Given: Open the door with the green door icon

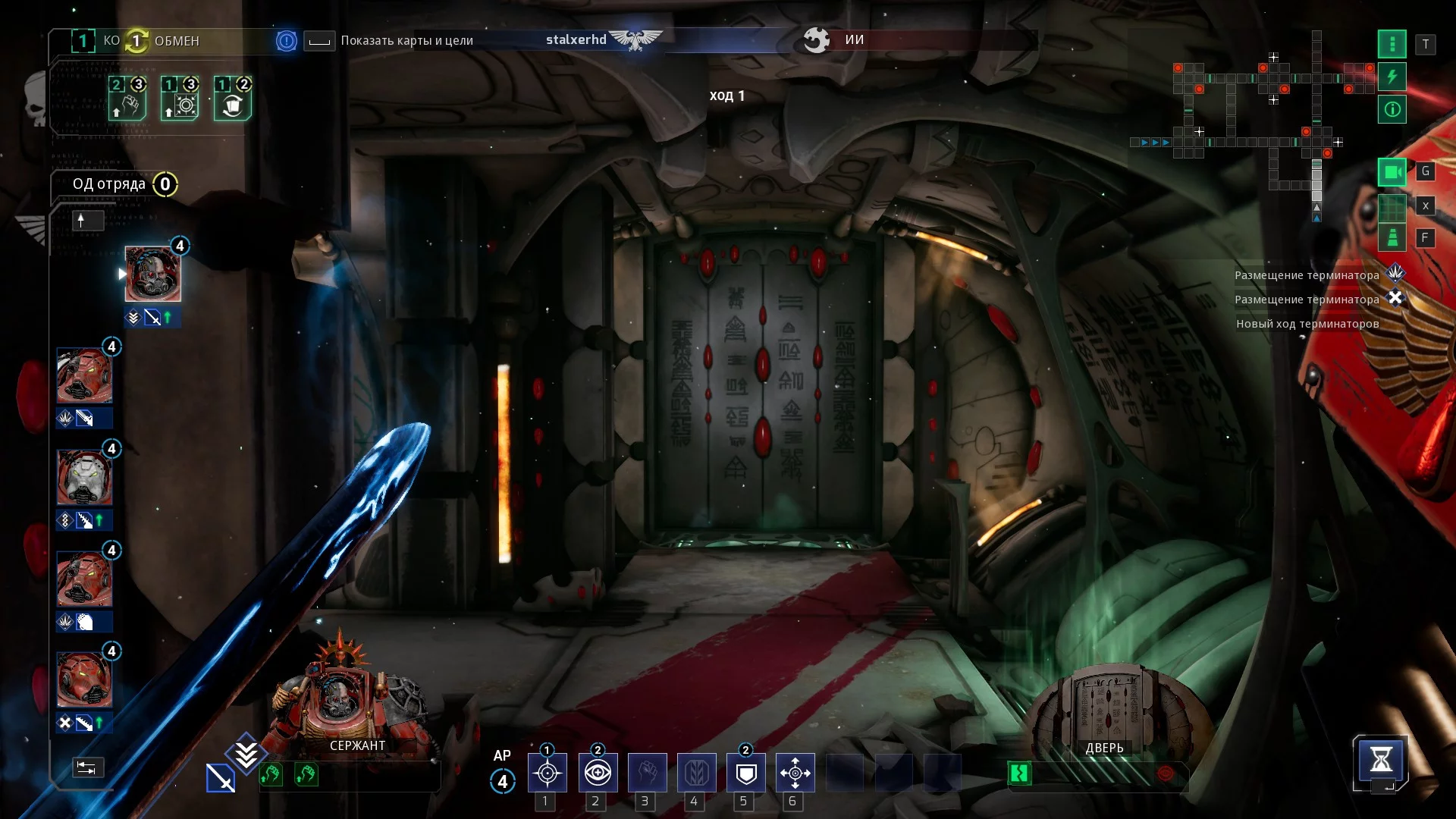Looking at the screenshot, I should (x=1019, y=773).
